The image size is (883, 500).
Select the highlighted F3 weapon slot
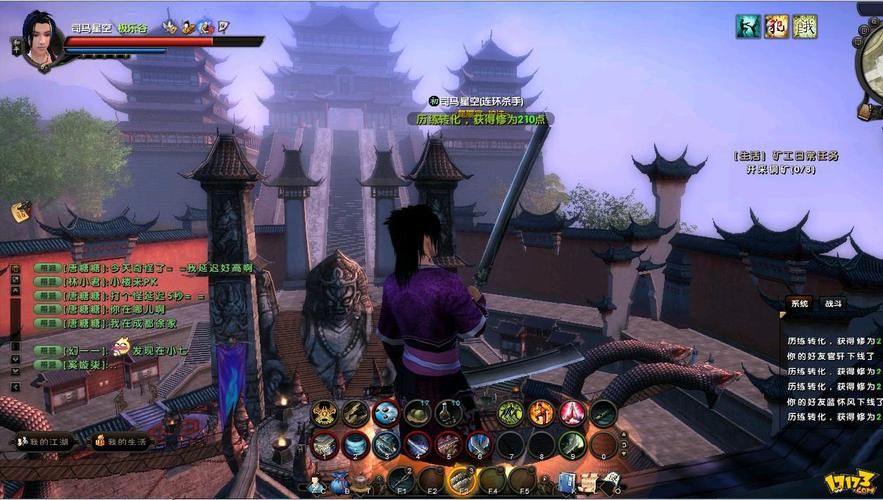coord(461,479)
